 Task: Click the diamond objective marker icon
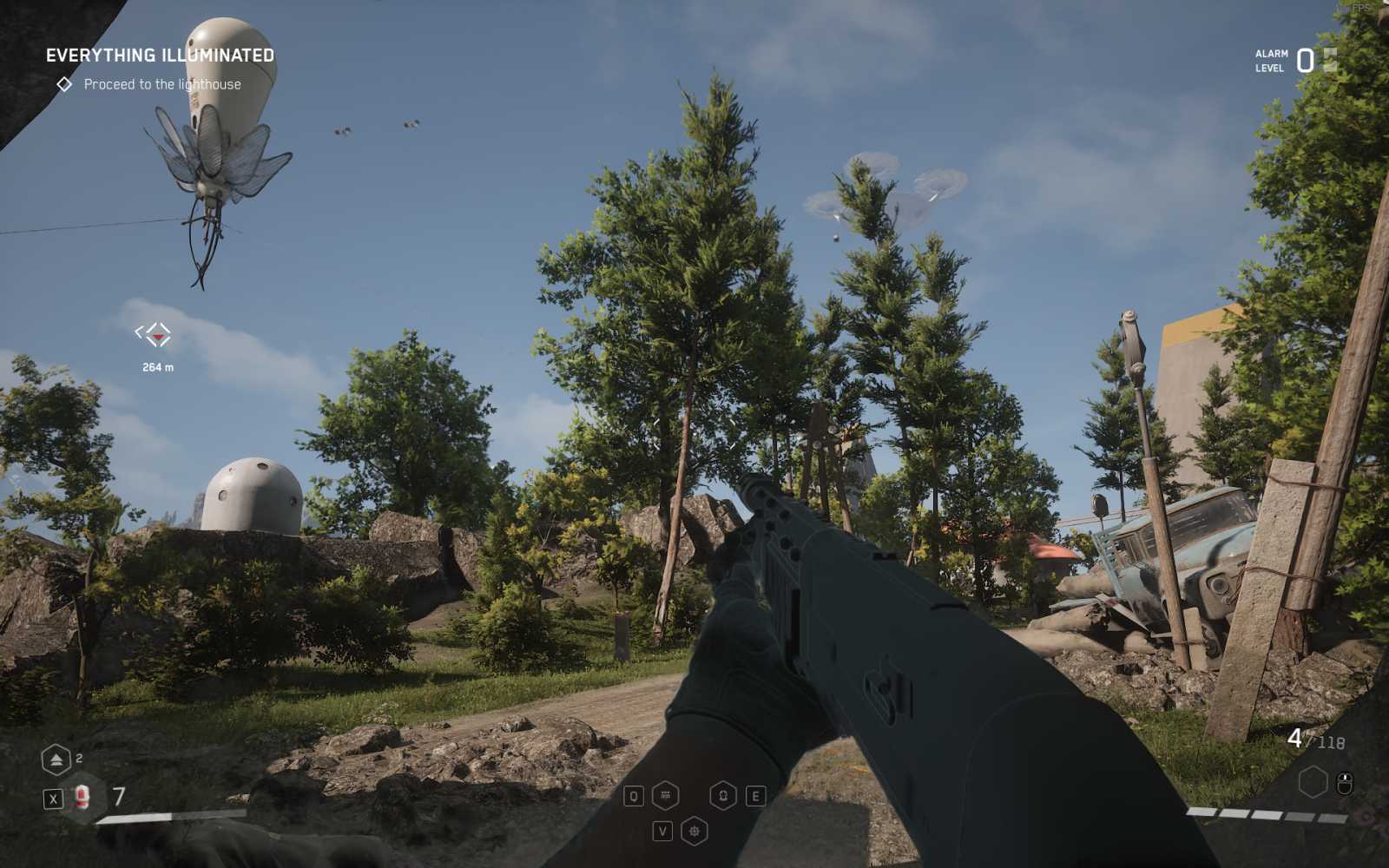coord(64,84)
